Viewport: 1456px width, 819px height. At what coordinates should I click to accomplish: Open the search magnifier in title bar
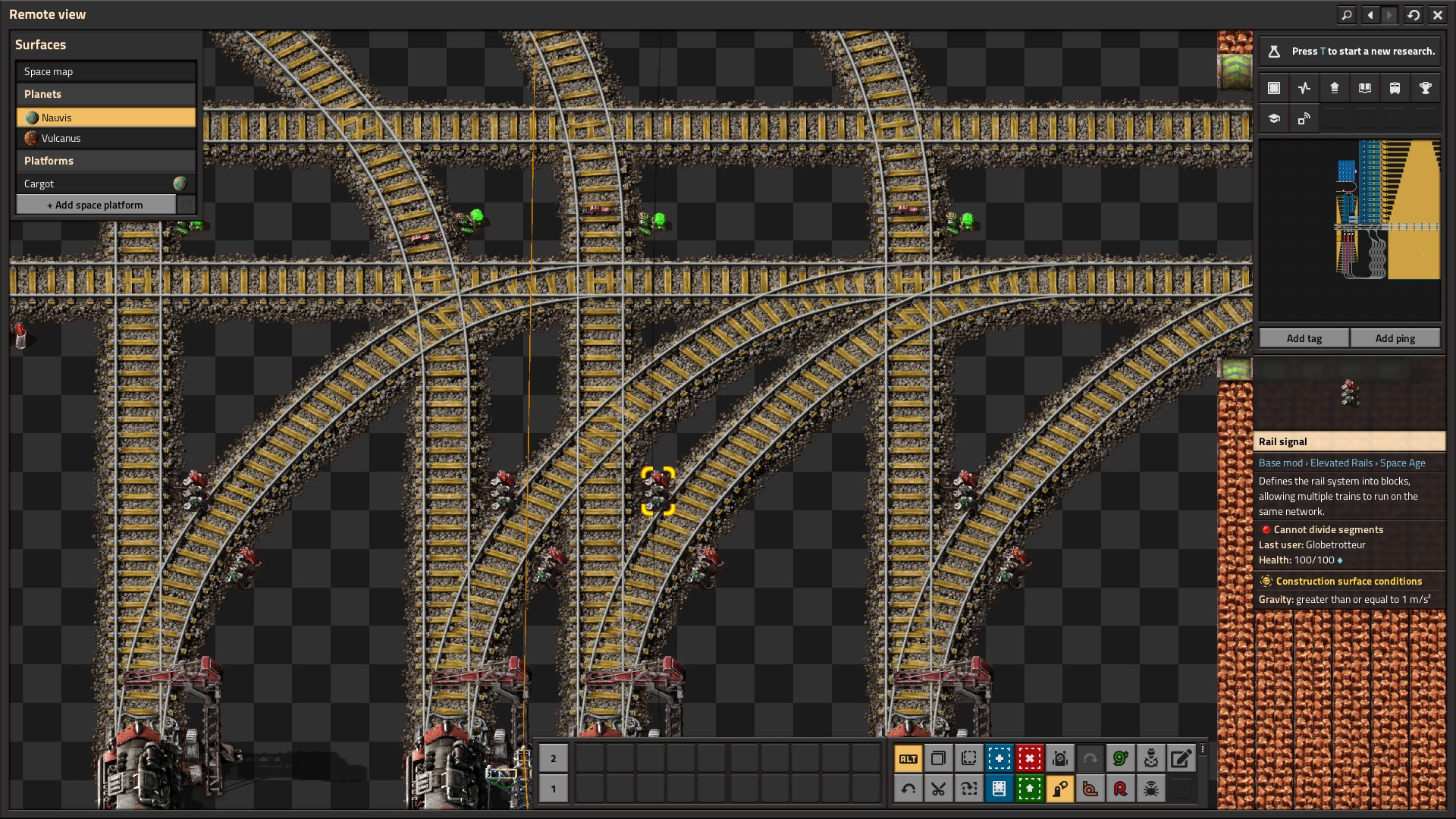pyautogui.click(x=1346, y=14)
